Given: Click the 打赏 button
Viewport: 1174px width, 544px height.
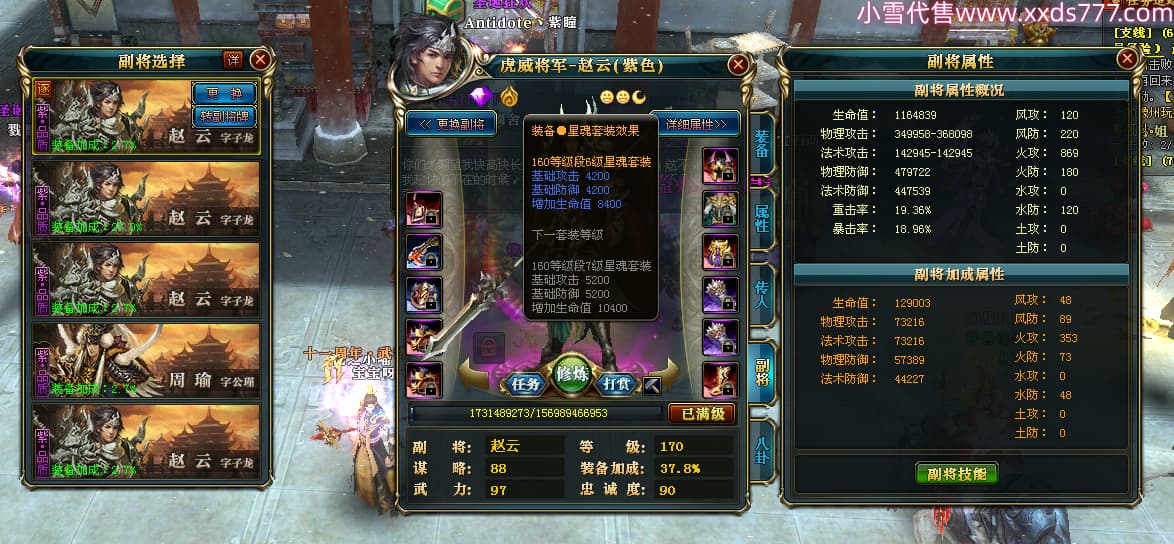Looking at the screenshot, I should coord(618,383).
